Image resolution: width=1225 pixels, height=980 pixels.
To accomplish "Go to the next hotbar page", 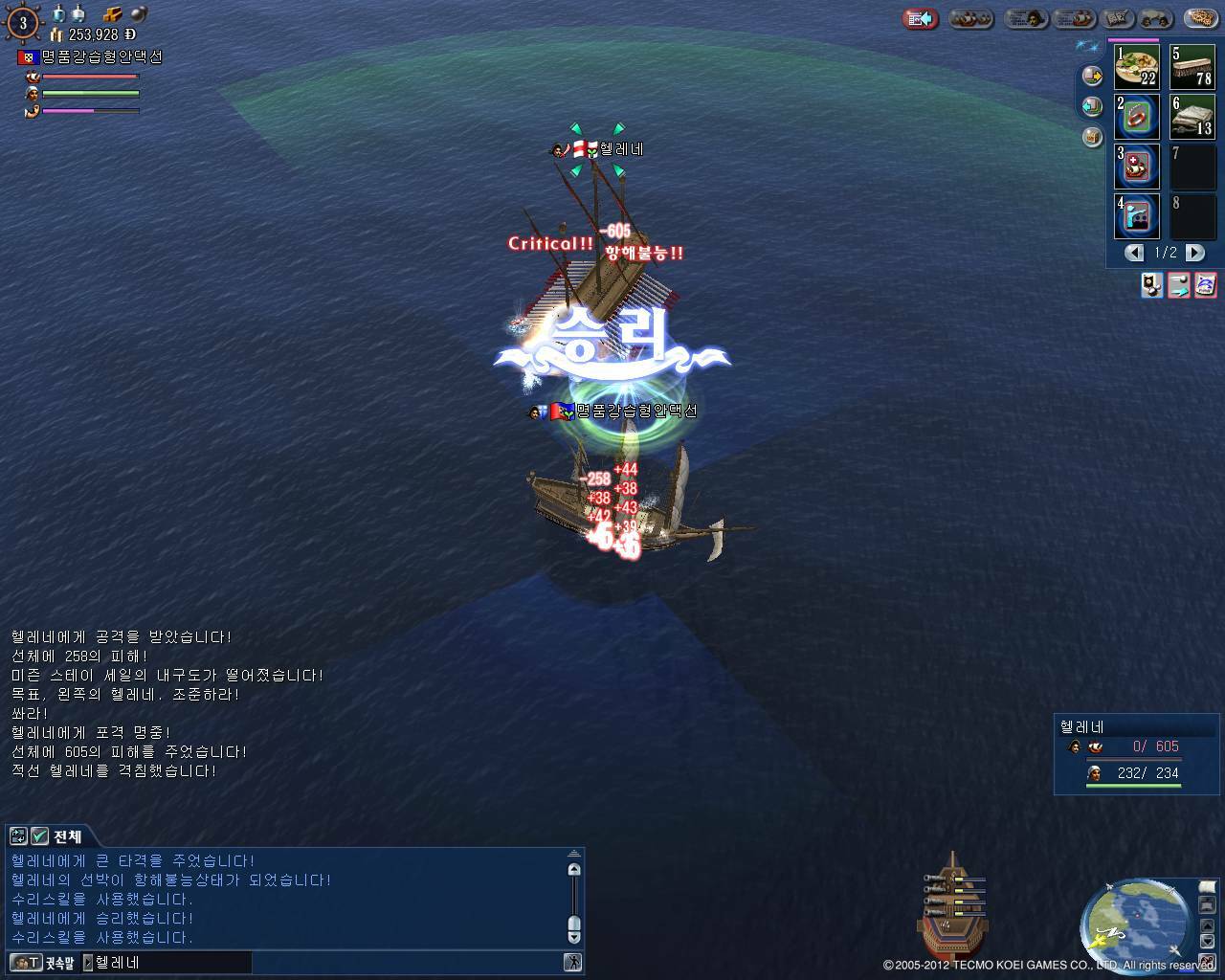I will (x=1195, y=253).
